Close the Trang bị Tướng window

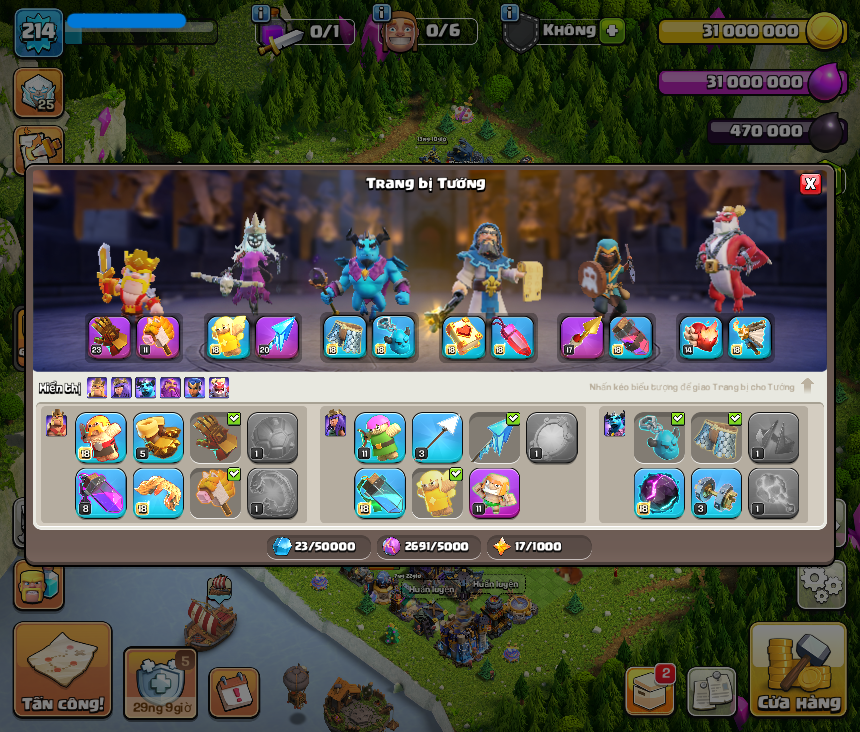pyautogui.click(x=810, y=183)
